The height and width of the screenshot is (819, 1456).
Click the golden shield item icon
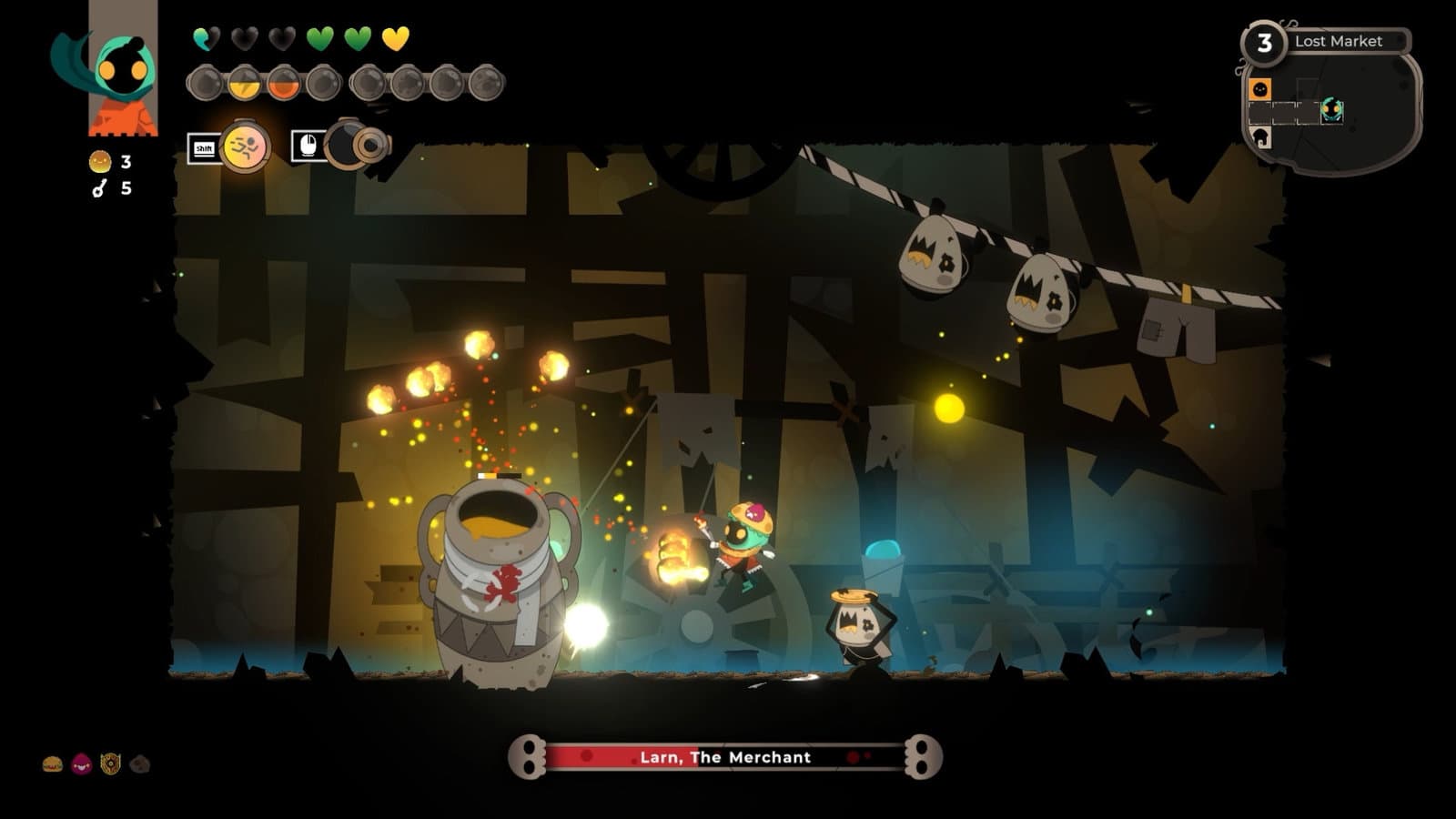(x=110, y=764)
